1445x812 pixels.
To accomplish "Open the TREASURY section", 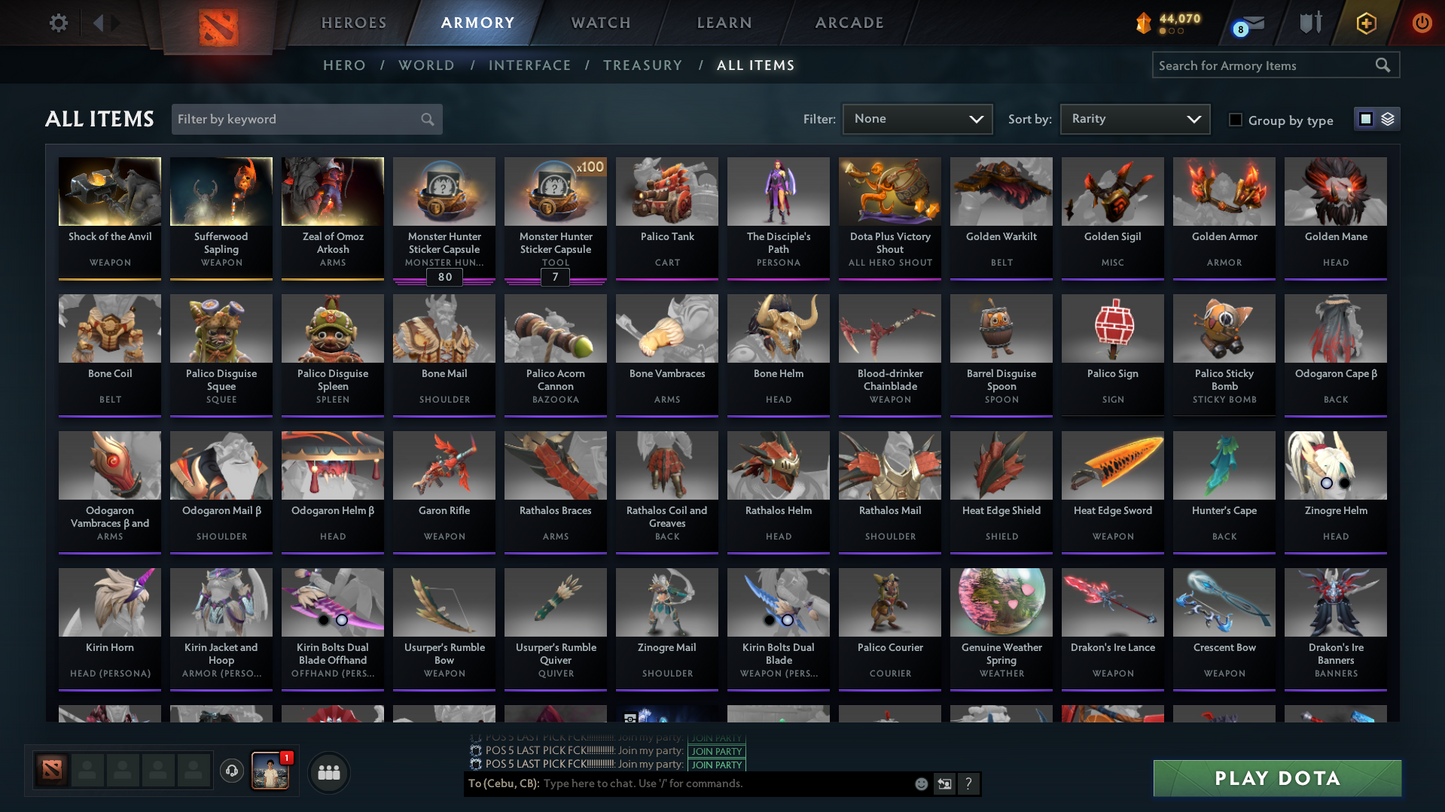I will [642, 64].
